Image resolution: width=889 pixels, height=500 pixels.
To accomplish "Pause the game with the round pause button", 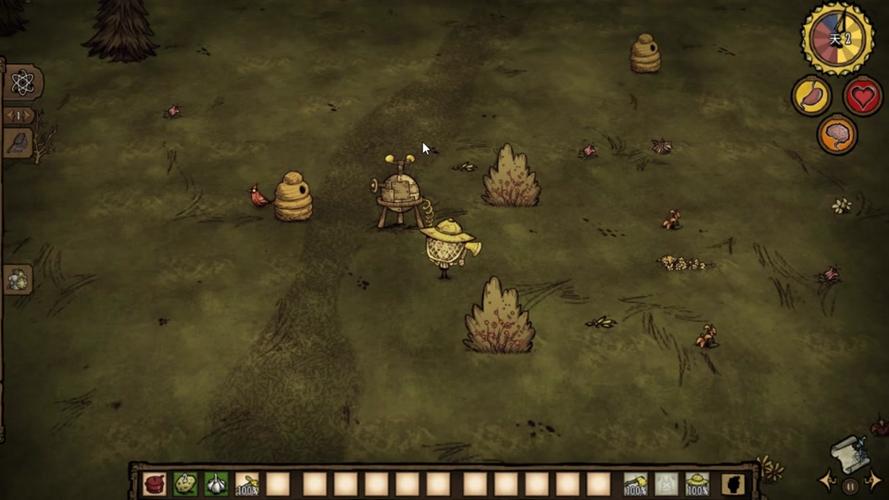I will click(x=851, y=485).
